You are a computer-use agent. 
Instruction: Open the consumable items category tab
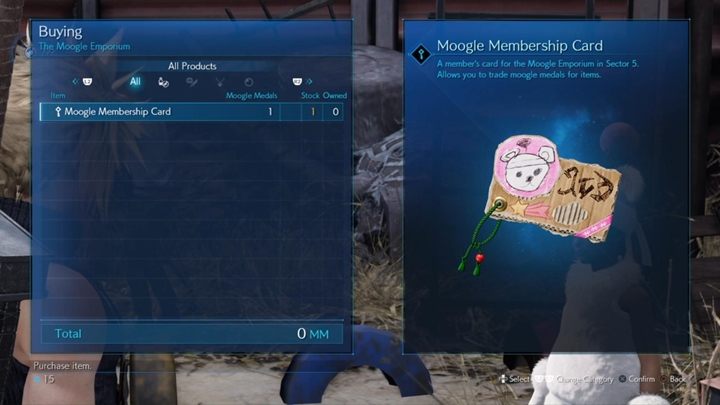pos(163,82)
